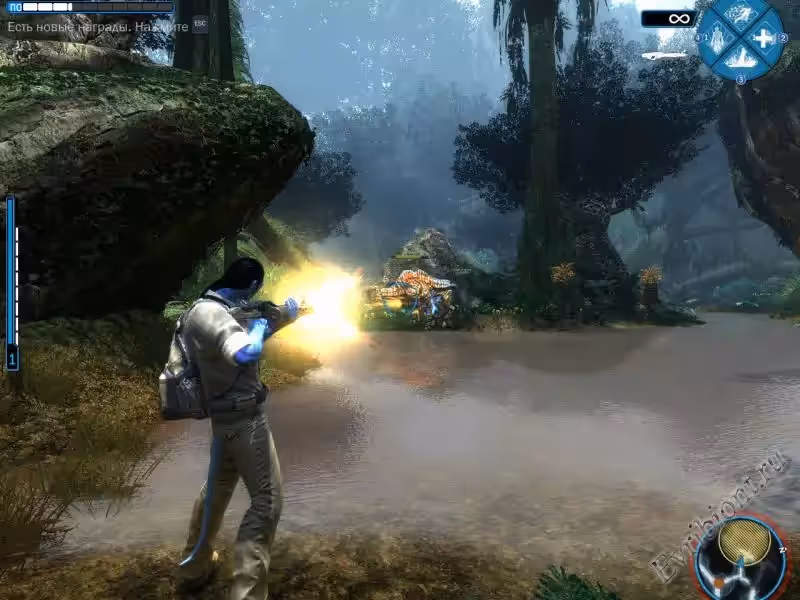Trigger the bottom skill wheel ability

pos(740,61)
